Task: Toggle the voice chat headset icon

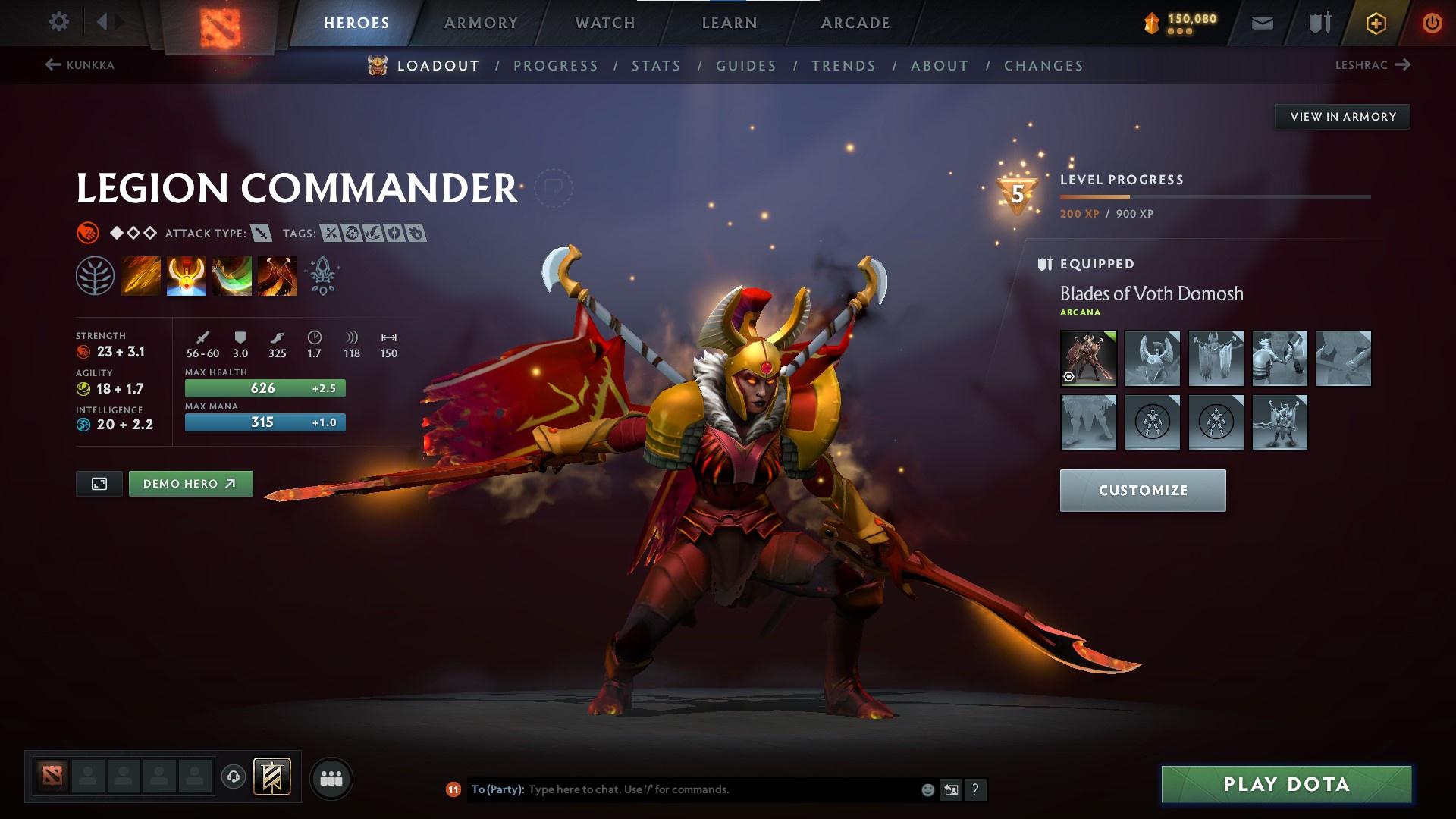Action: click(234, 777)
